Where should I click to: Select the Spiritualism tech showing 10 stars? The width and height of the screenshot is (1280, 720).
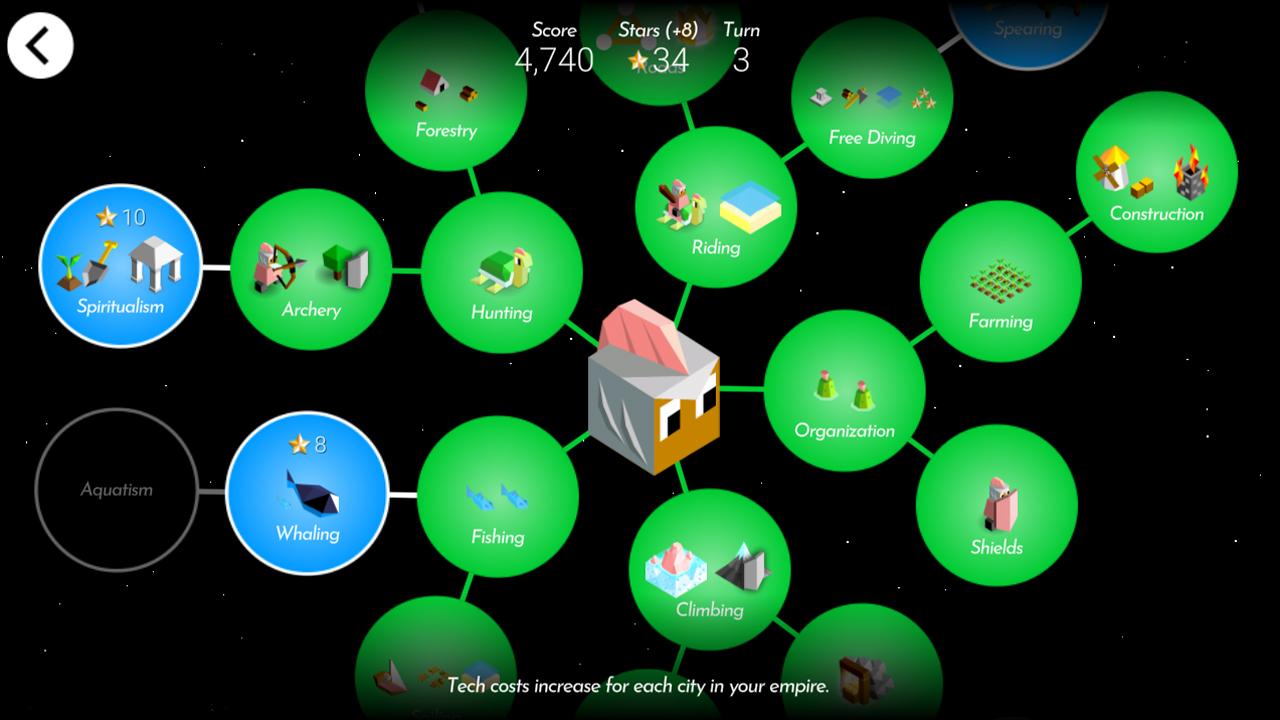(120, 267)
